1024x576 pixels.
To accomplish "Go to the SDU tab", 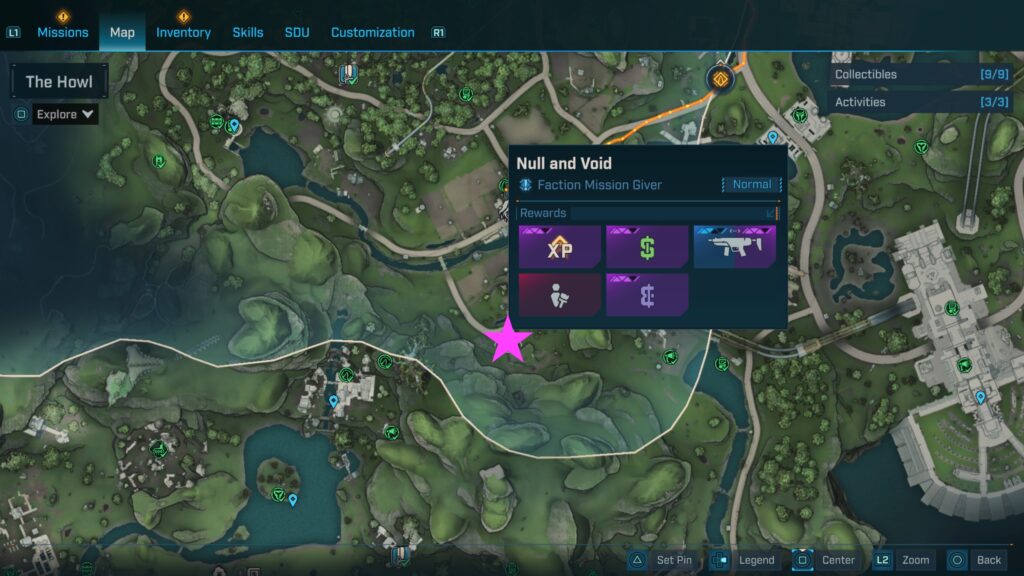I will click(297, 32).
